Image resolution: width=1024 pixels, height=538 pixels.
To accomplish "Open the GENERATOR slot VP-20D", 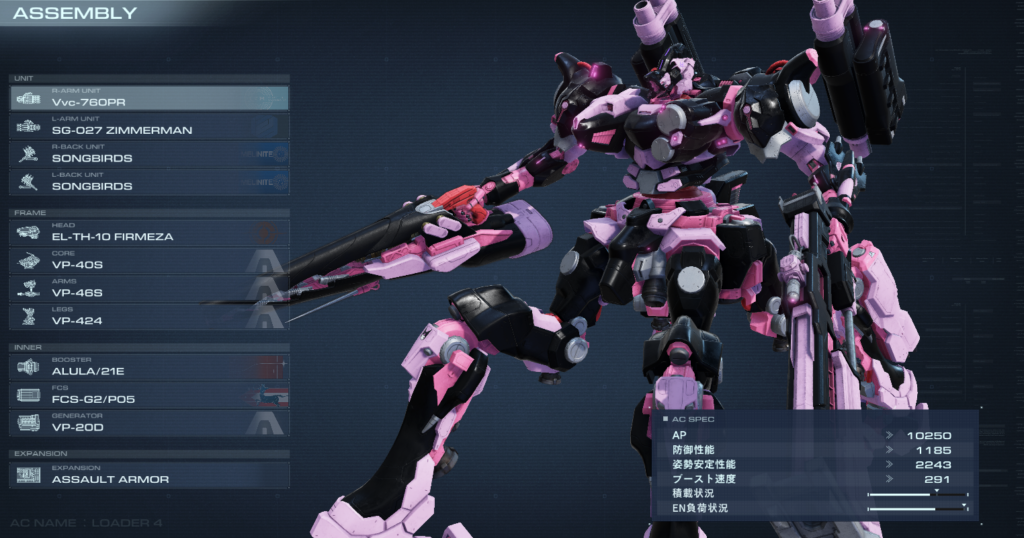I will (150, 423).
